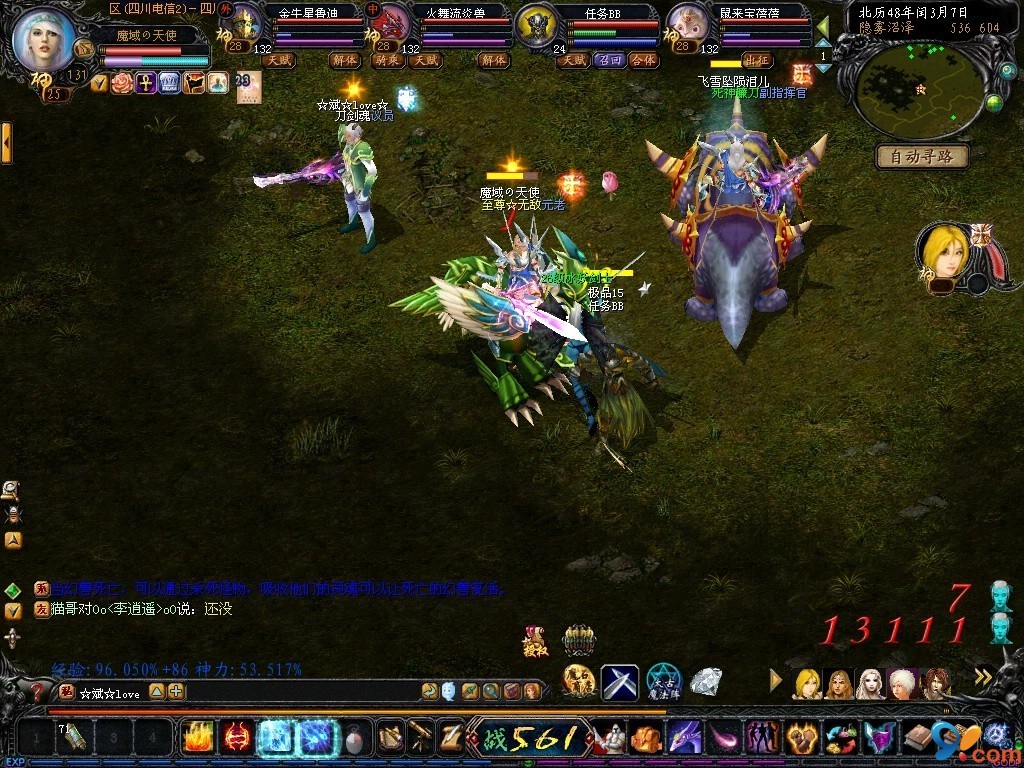Activate the flame skill in the hotbar
The height and width of the screenshot is (768, 1024).
tap(197, 738)
